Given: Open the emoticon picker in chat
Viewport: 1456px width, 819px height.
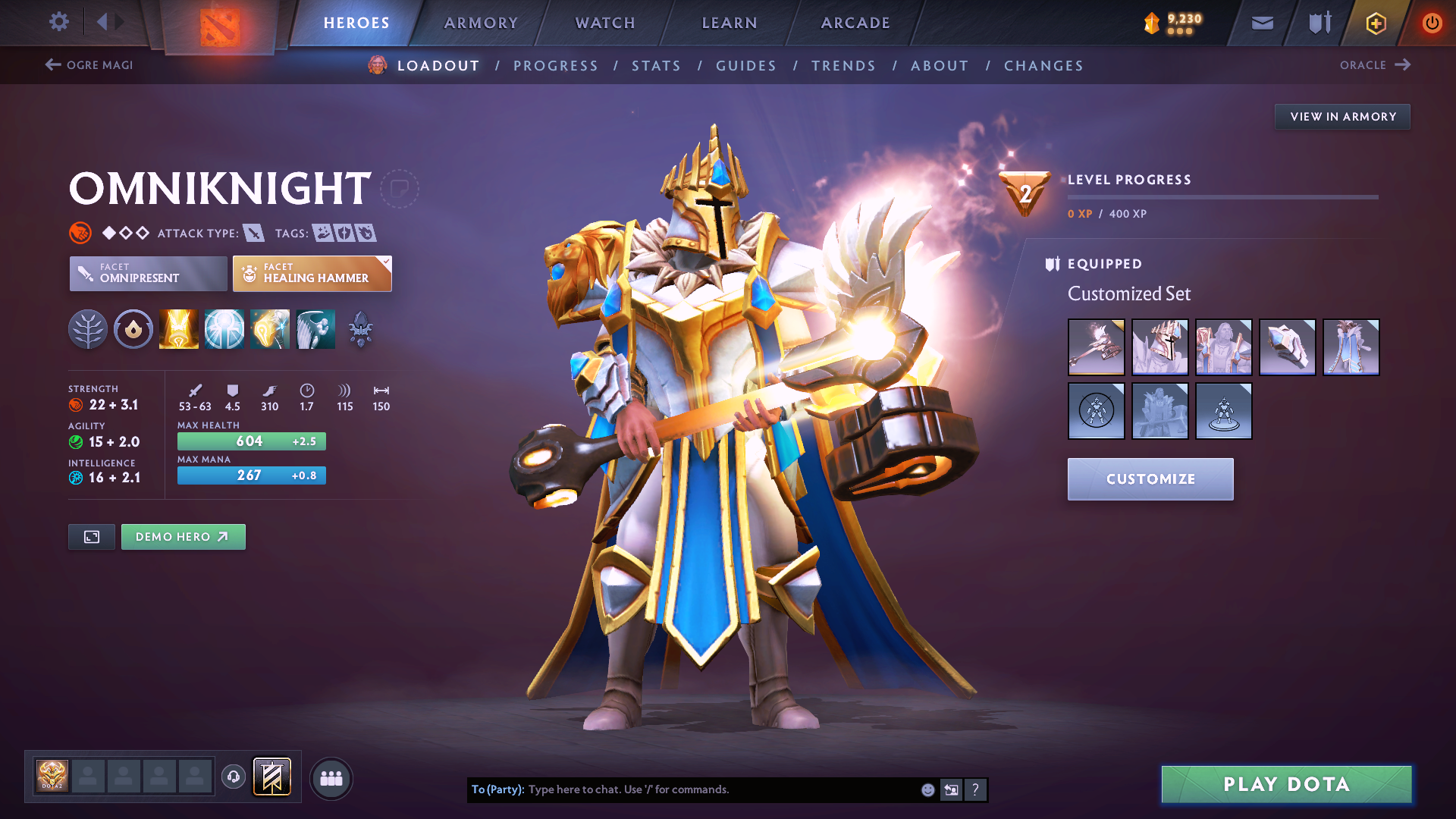Looking at the screenshot, I should pos(927,789).
